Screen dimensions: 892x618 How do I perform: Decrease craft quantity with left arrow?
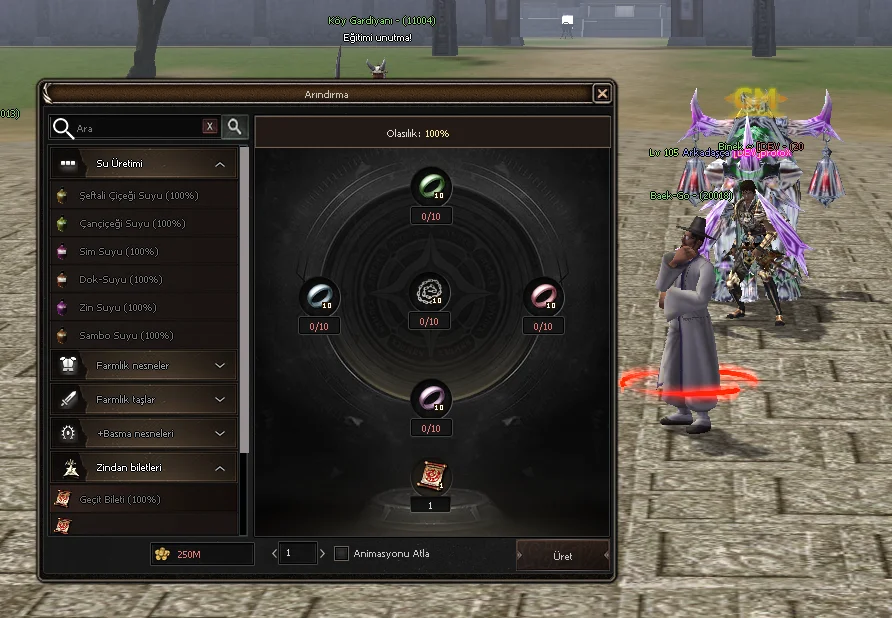coord(274,553)
